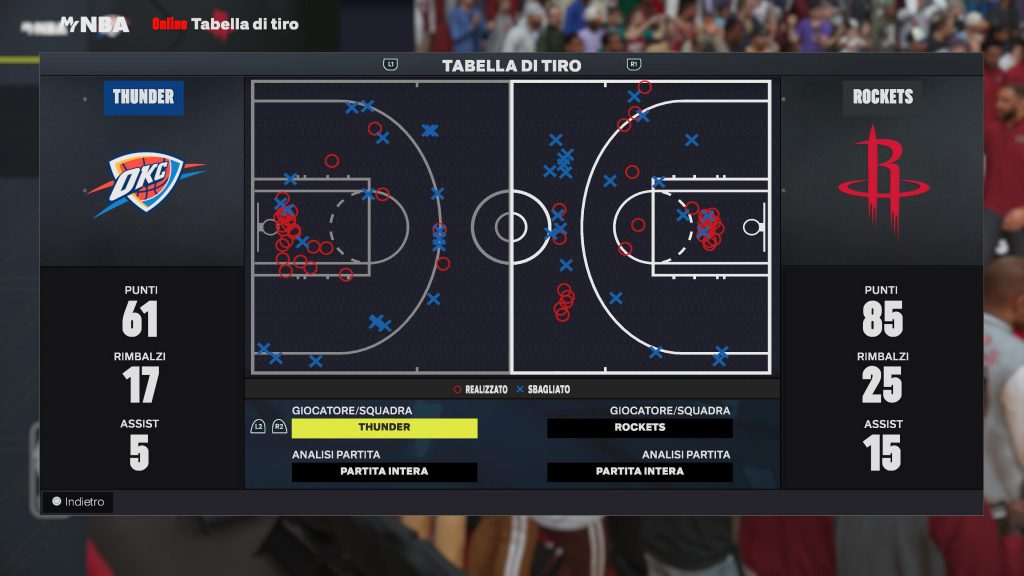Change the Thunder-side Partita Intera analysis selector
The image size is (1024, 576).
[384, 472]
